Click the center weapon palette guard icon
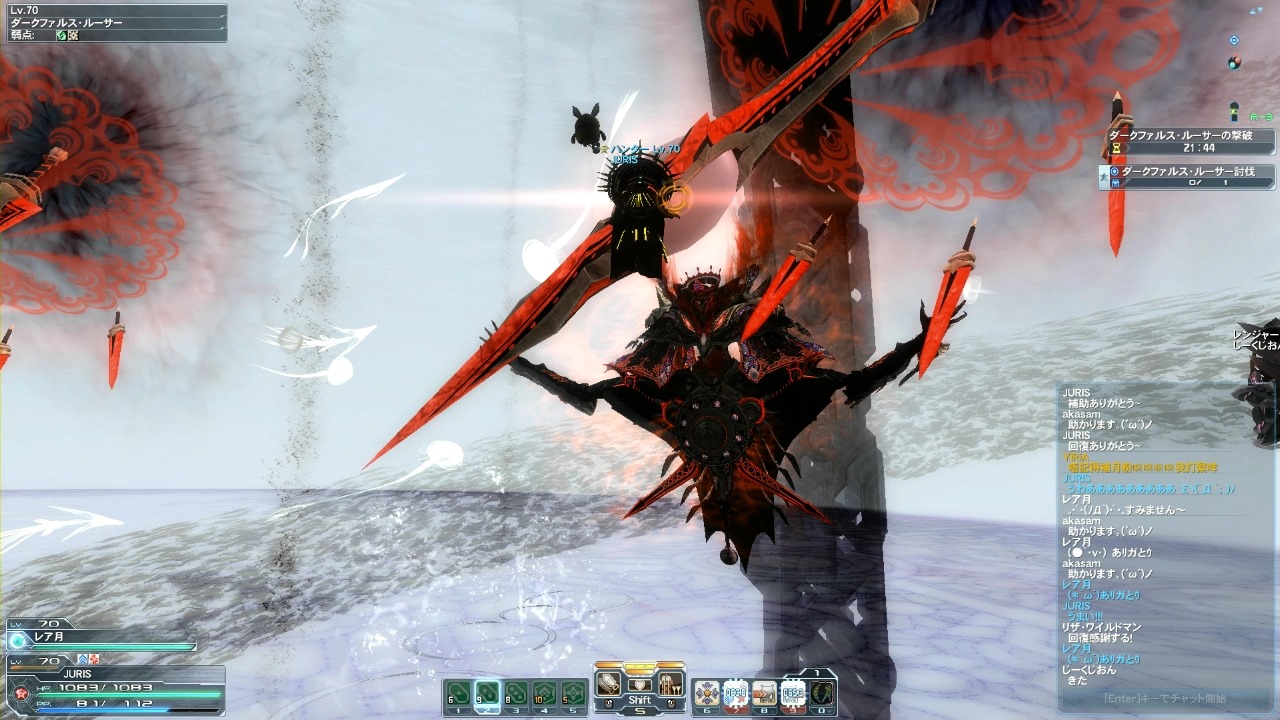 pyautogui.click(x=640, y=682)
